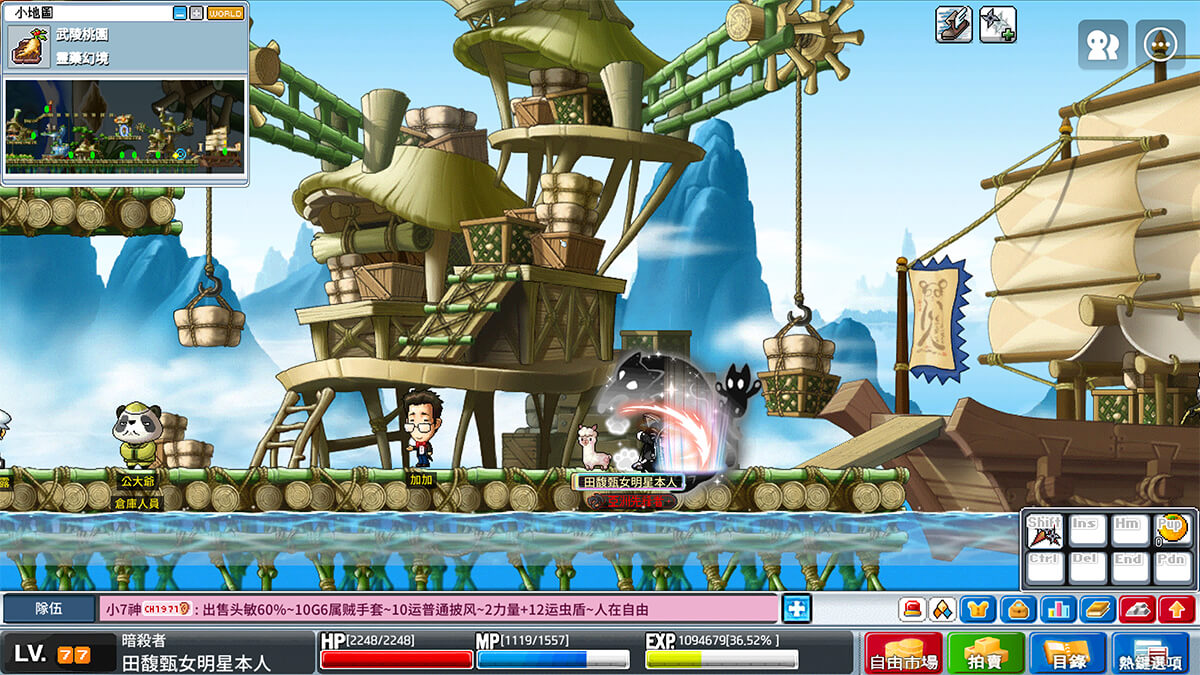Click the winged boot haste buff icon
Image resolution: width=1200 pixels, height=675 pixels.
tap(954, 24)
